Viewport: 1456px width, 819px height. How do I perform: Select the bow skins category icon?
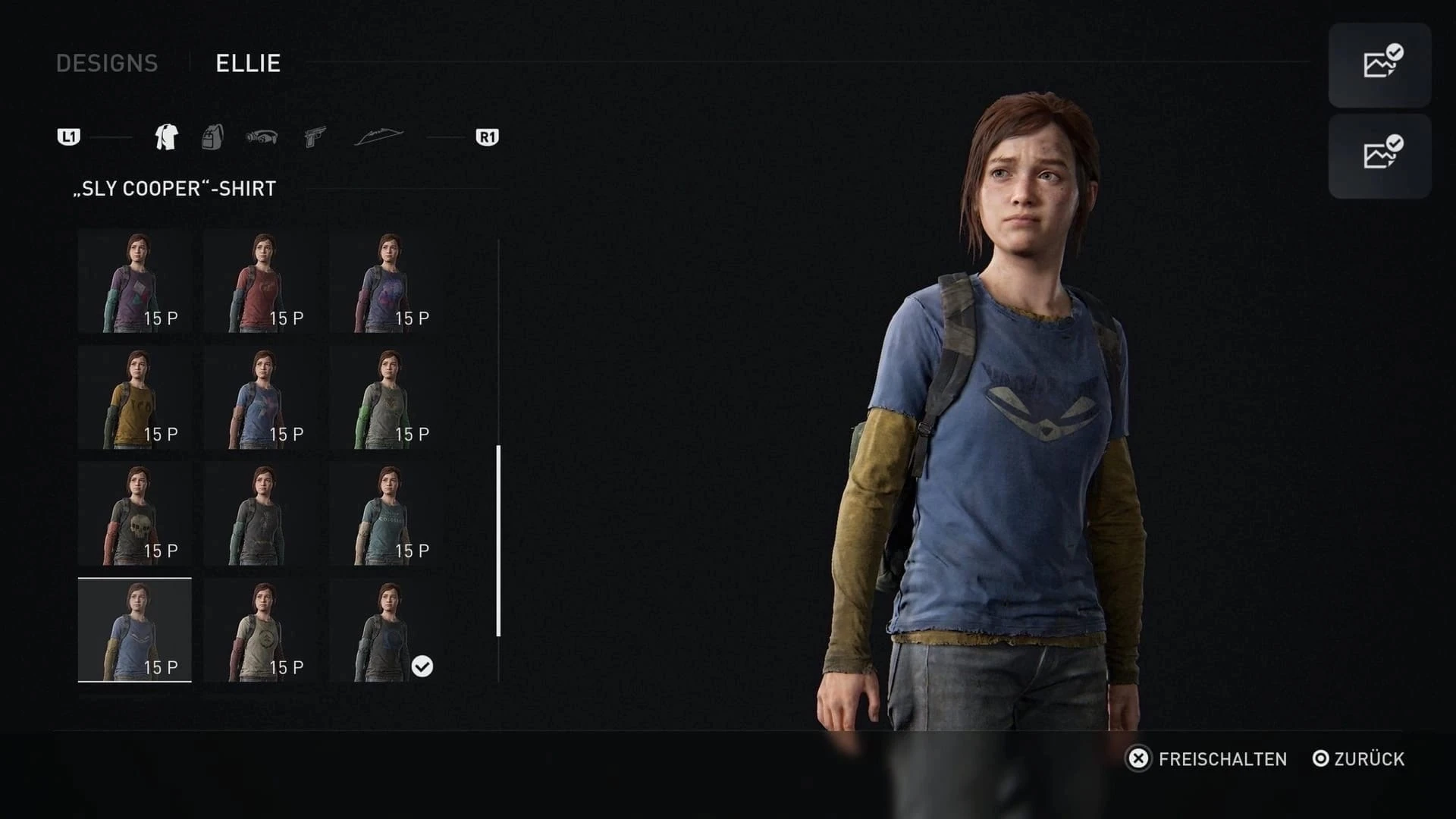point(379,136)
